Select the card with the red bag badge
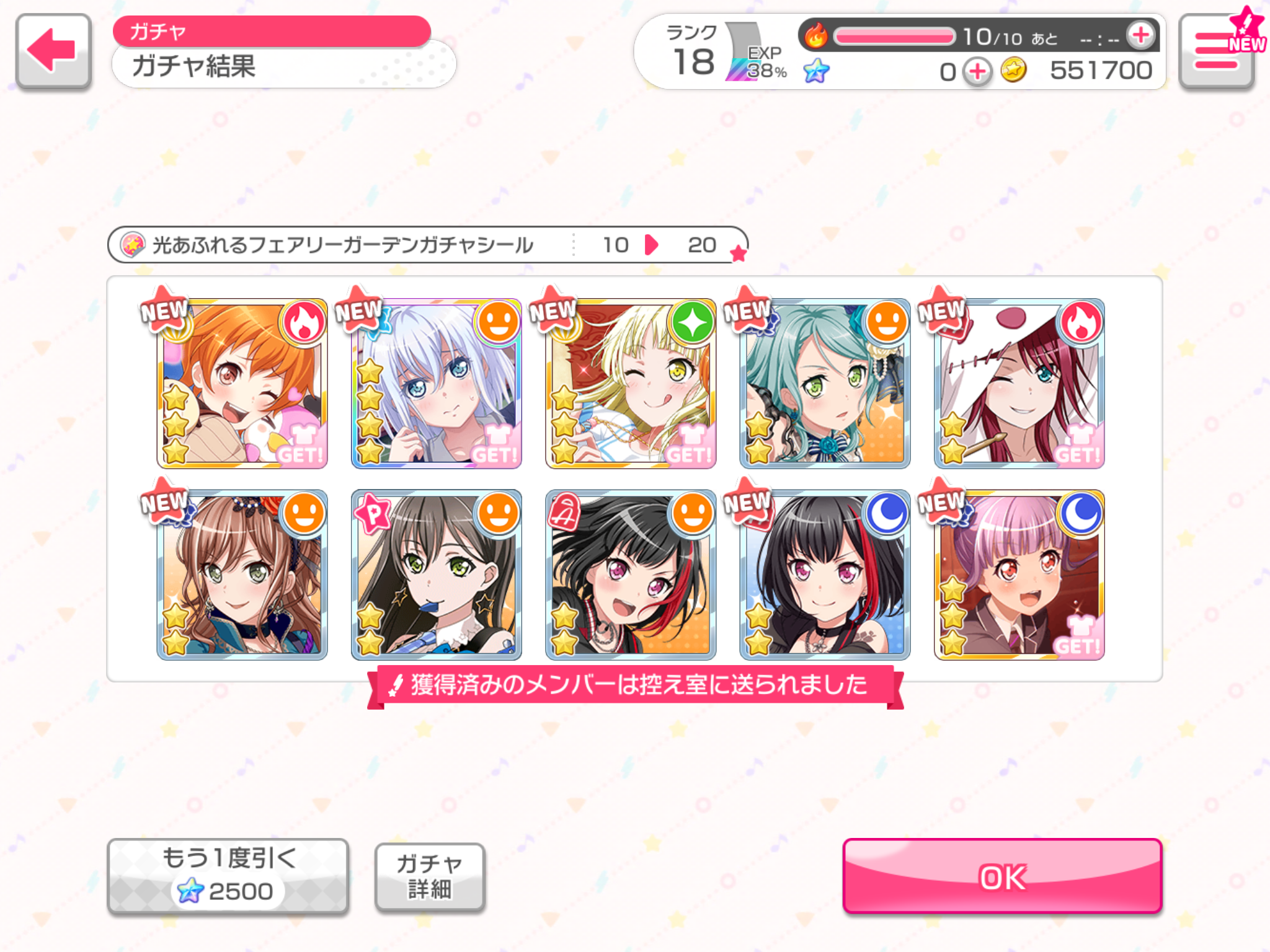The width and height of the screenshot is (1270, 952). 631,575
